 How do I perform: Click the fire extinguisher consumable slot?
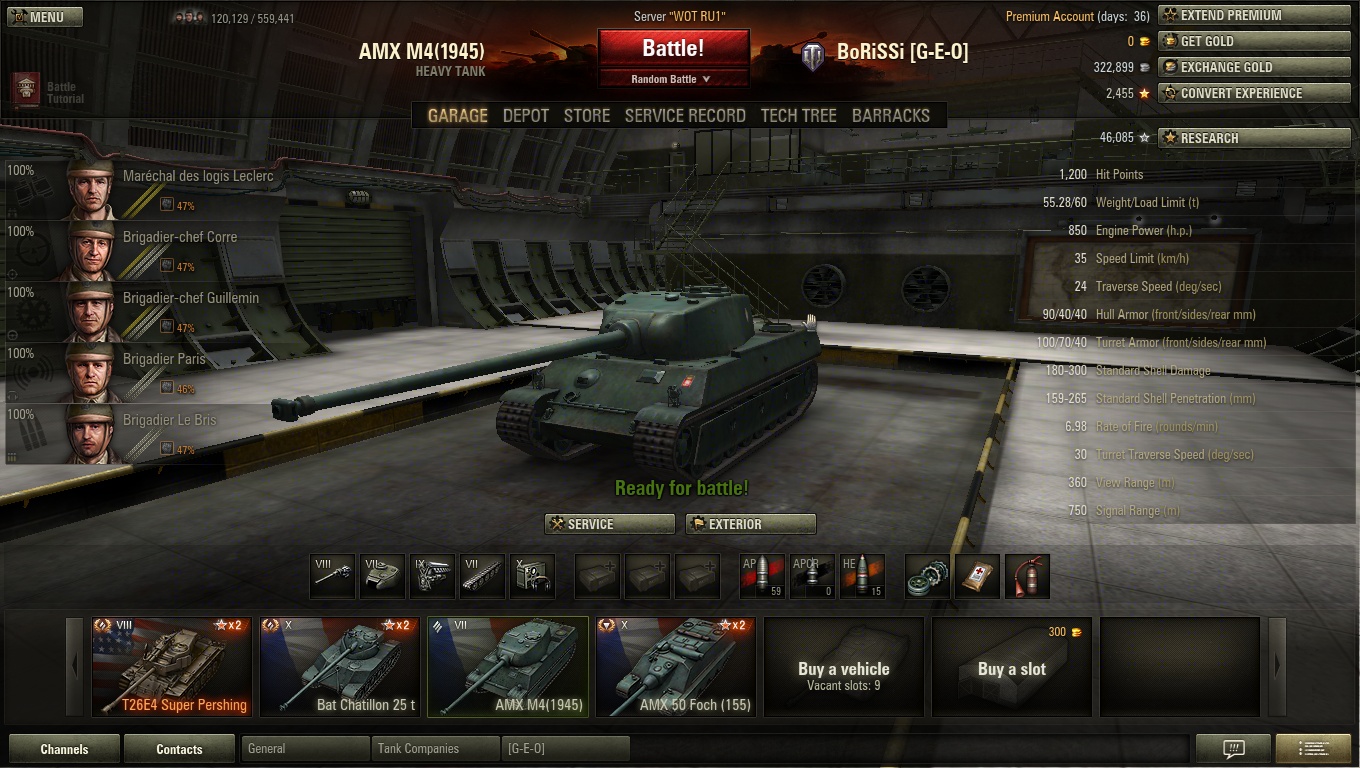click(x=1027, y=576)
